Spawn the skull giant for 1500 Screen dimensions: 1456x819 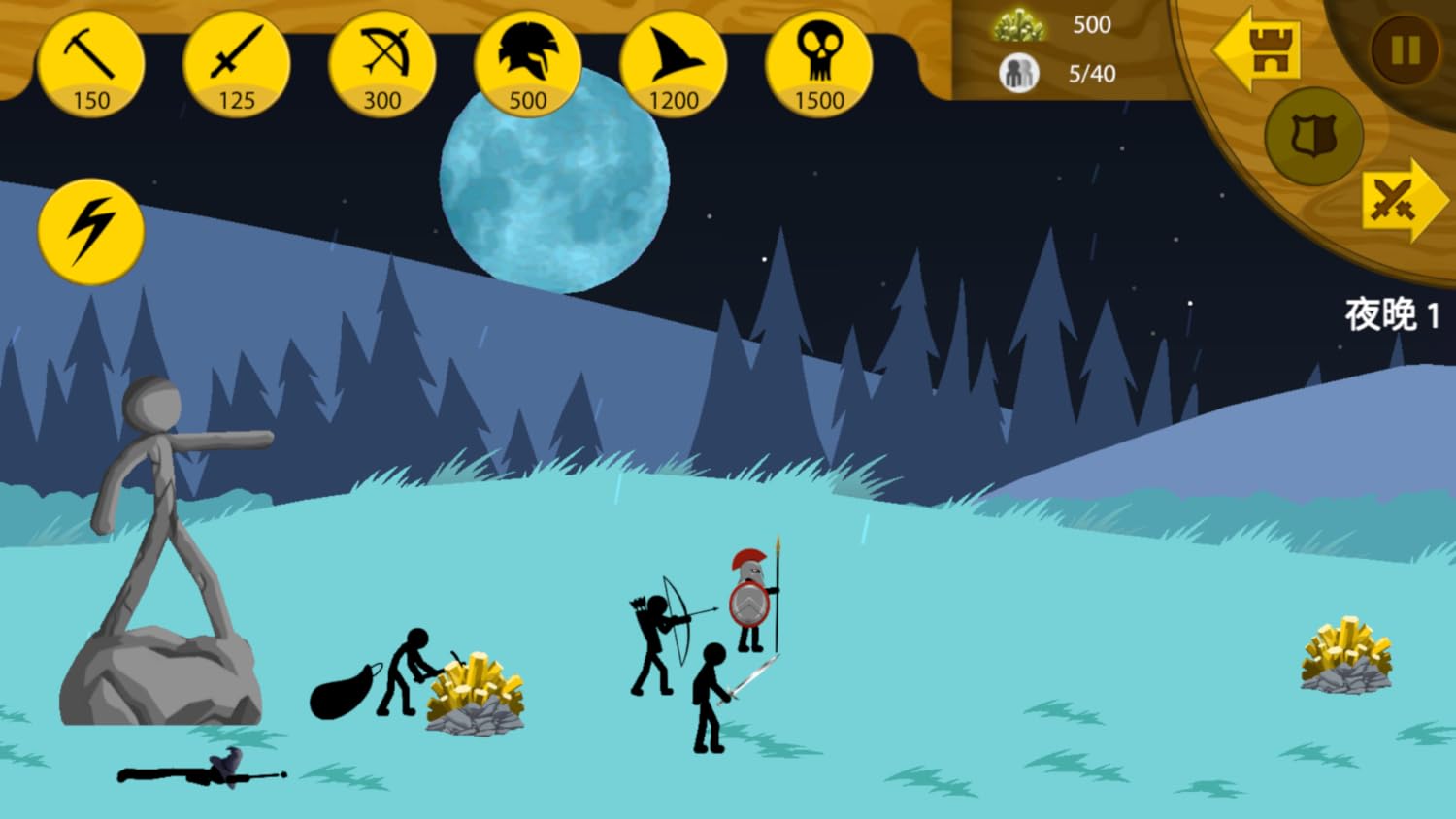click(x=819, y=66)
